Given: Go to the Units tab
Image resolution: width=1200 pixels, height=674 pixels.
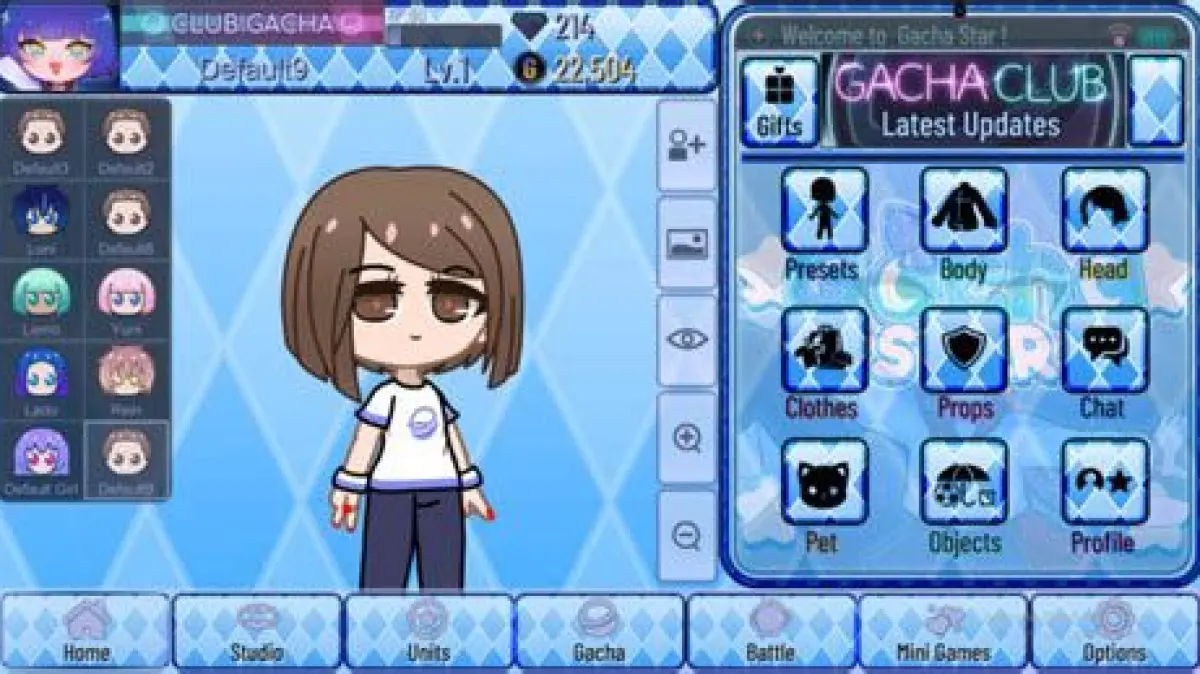Looking at the screenshot, I should pyautogui.click(x=428, y=631).
